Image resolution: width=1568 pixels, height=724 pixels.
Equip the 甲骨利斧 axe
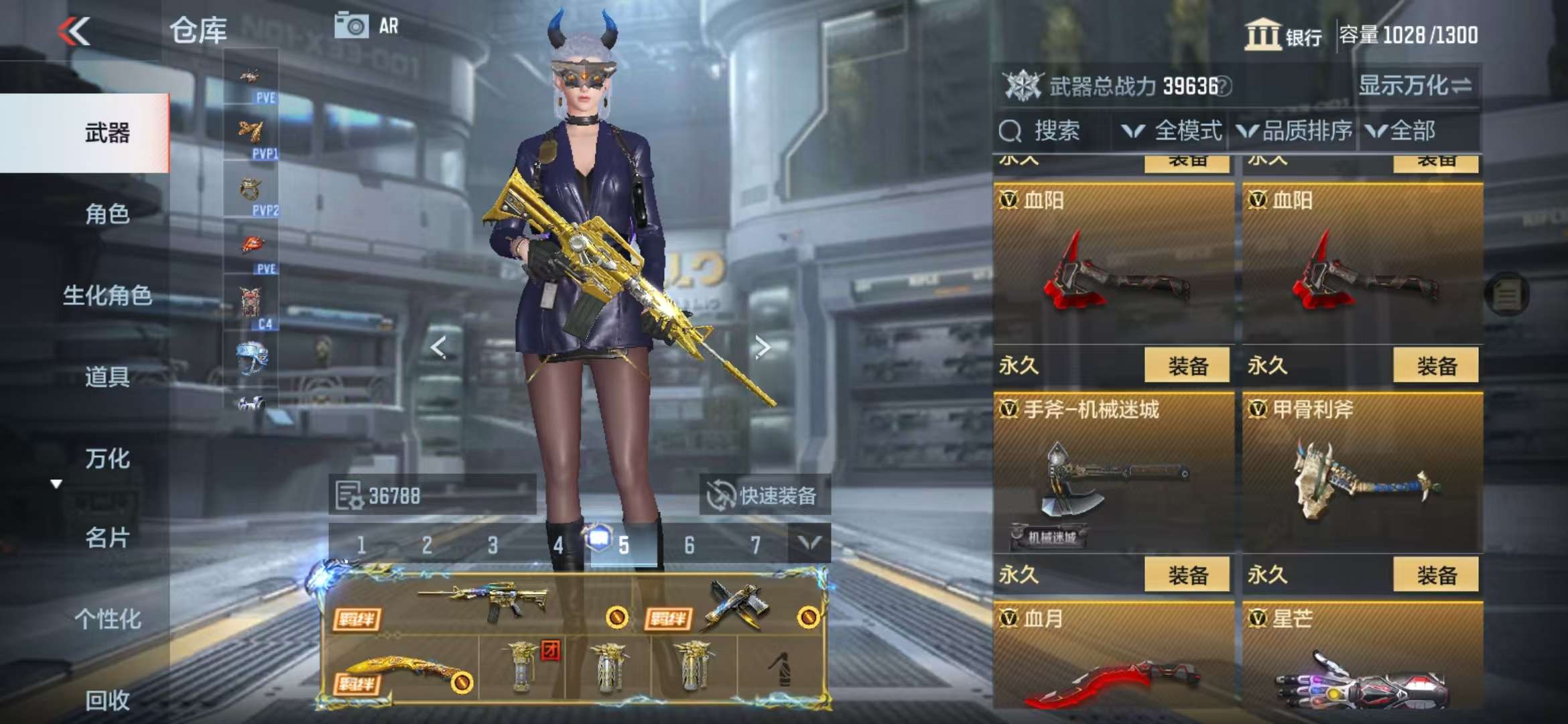[1435, 575]
